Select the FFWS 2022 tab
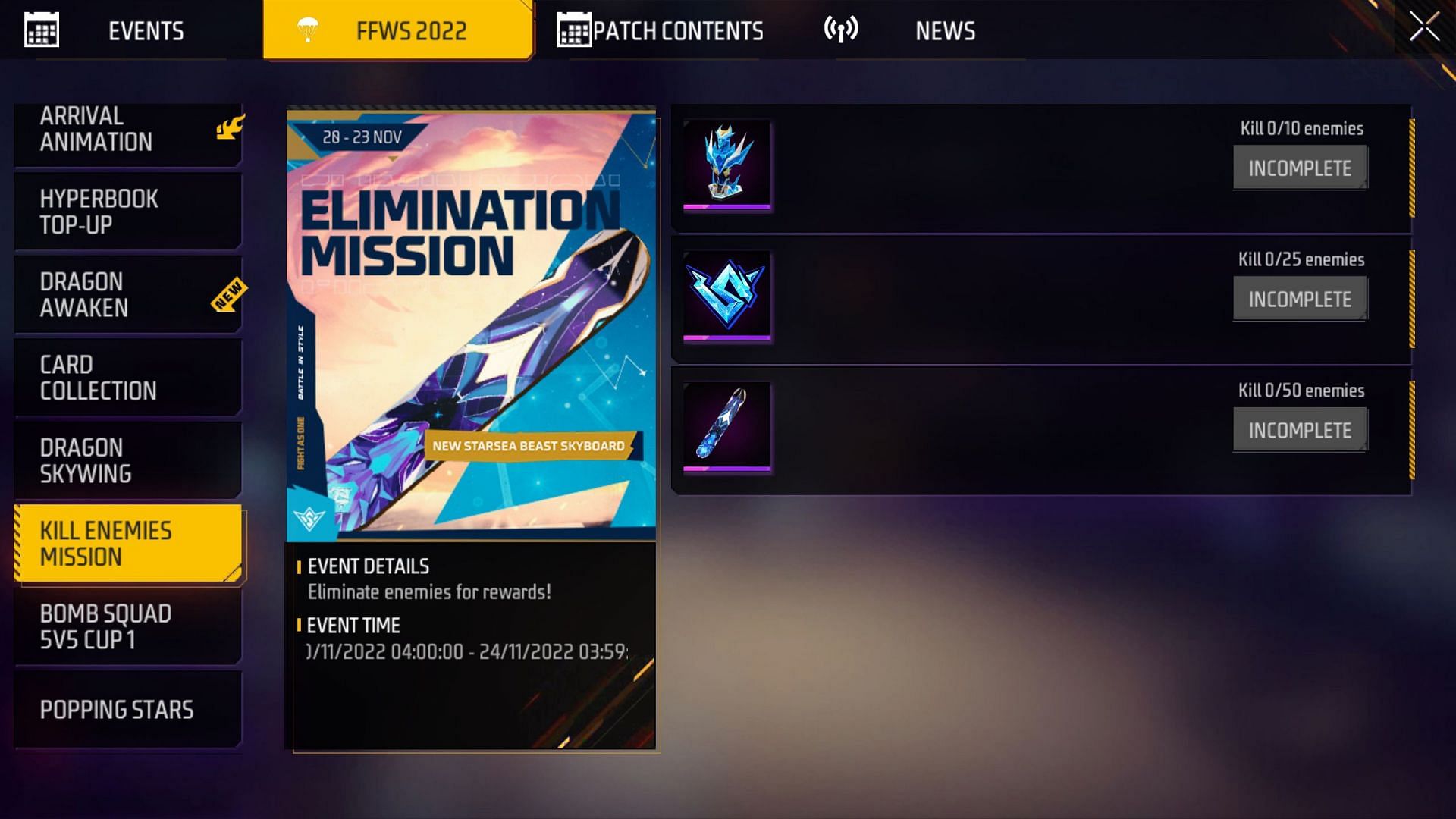1456x819 pixels. click(x=398, y=31)
